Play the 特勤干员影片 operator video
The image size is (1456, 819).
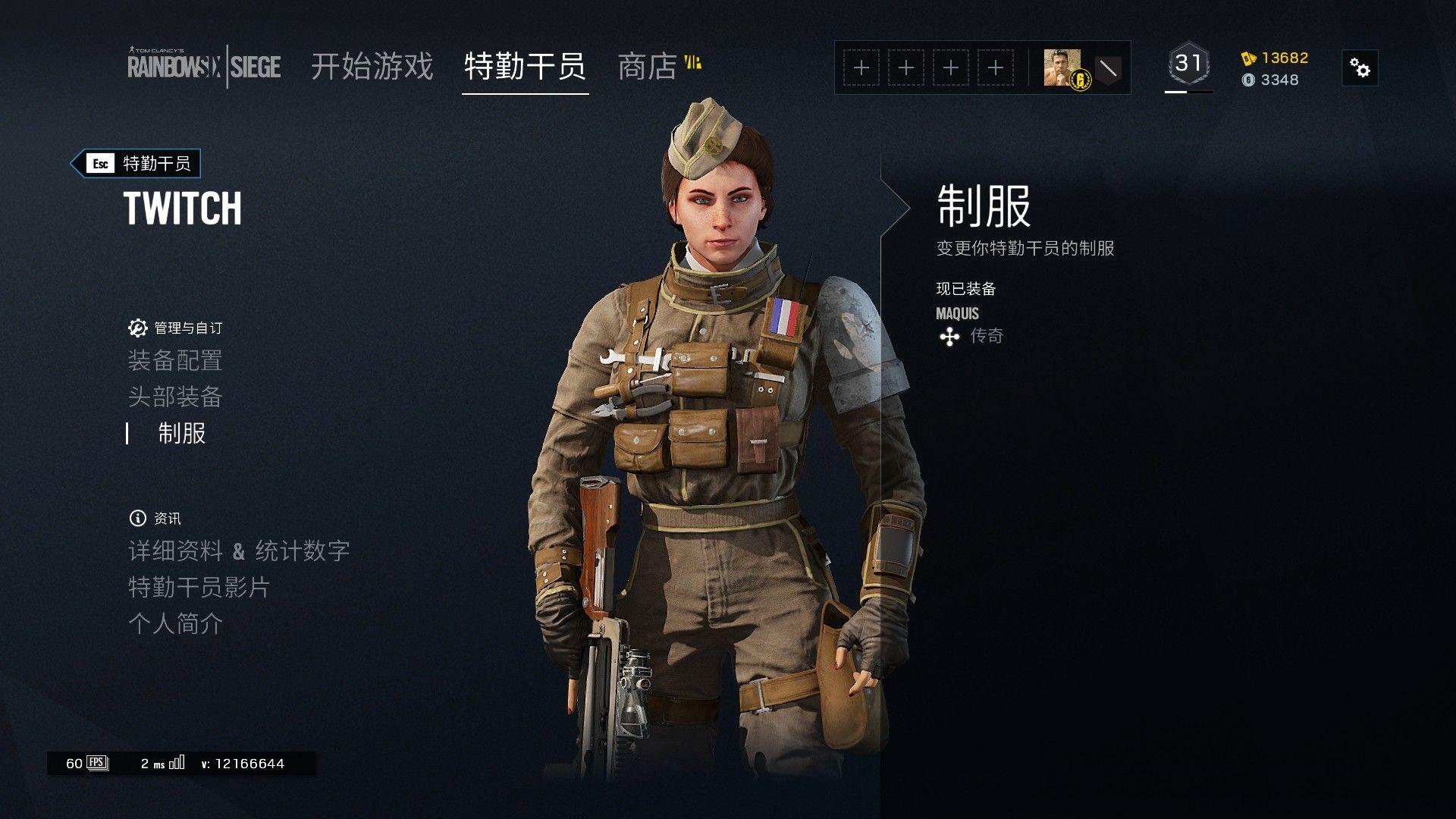[199, 587]
